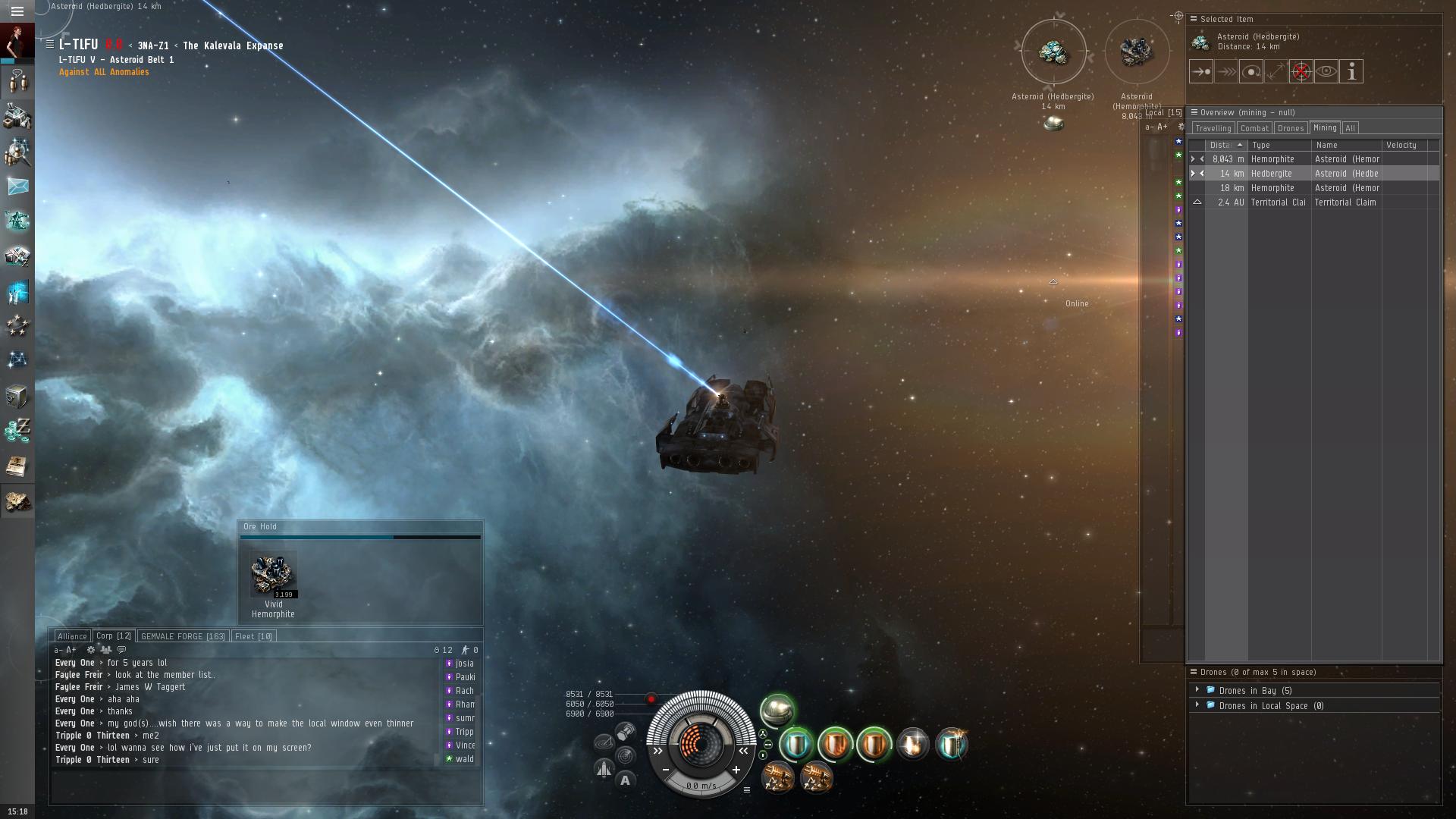Open the character portrait sheet
Image resolution: width=1456 pixels, height=819 pixels.
(17, 41)
